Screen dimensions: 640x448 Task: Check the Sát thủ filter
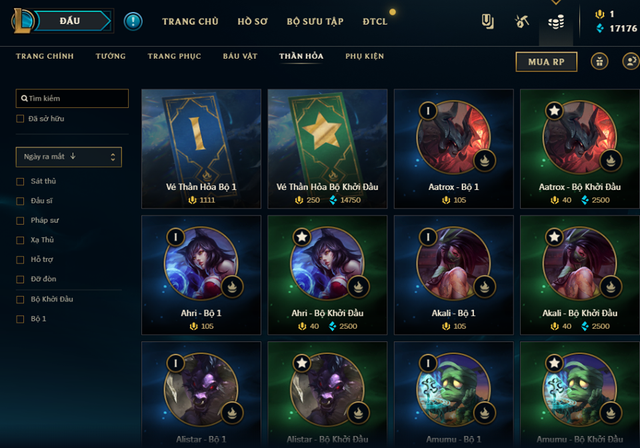21,181
